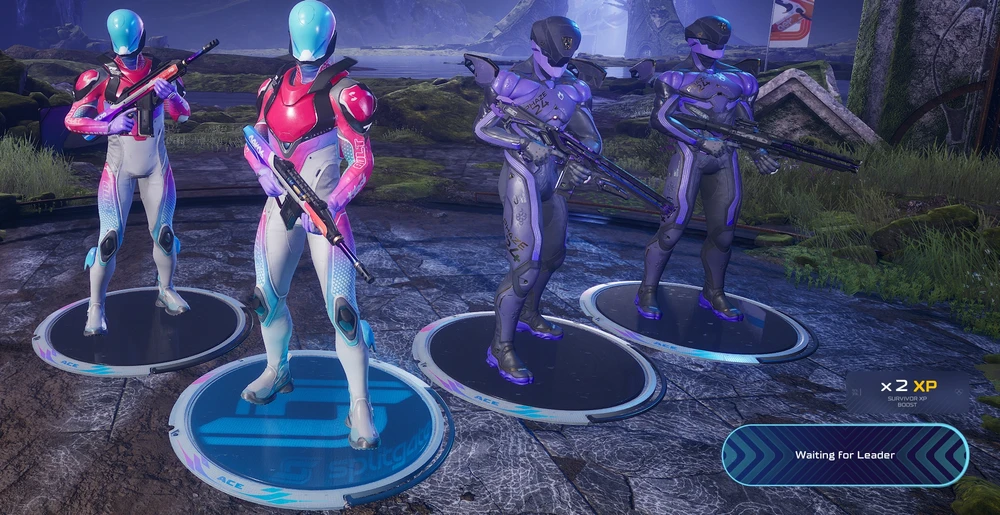Click the Waiting for Leader button

pos(845,455)
